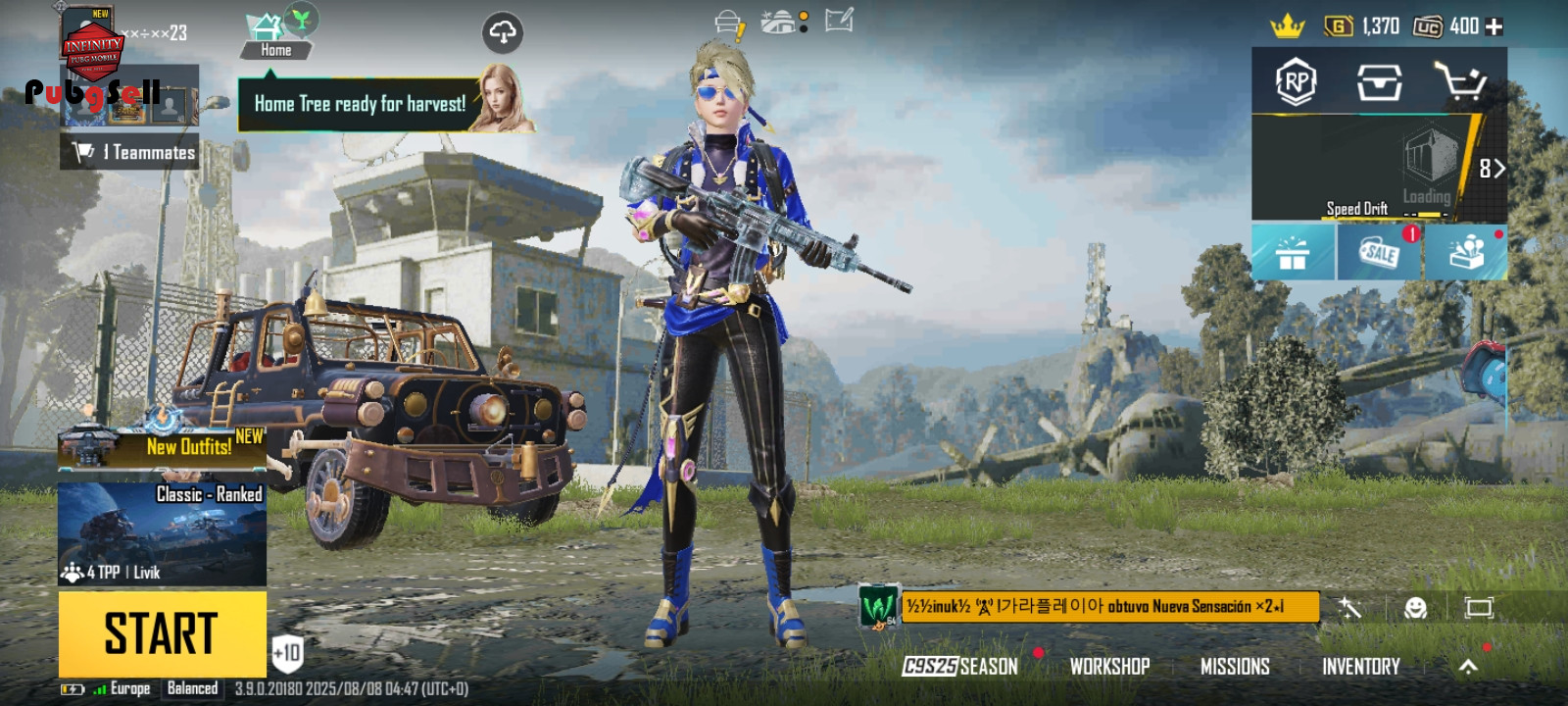Viewport: 1568px width, 706px height.
Task: View the Missions menu
Action: [x=1235, y=667]
